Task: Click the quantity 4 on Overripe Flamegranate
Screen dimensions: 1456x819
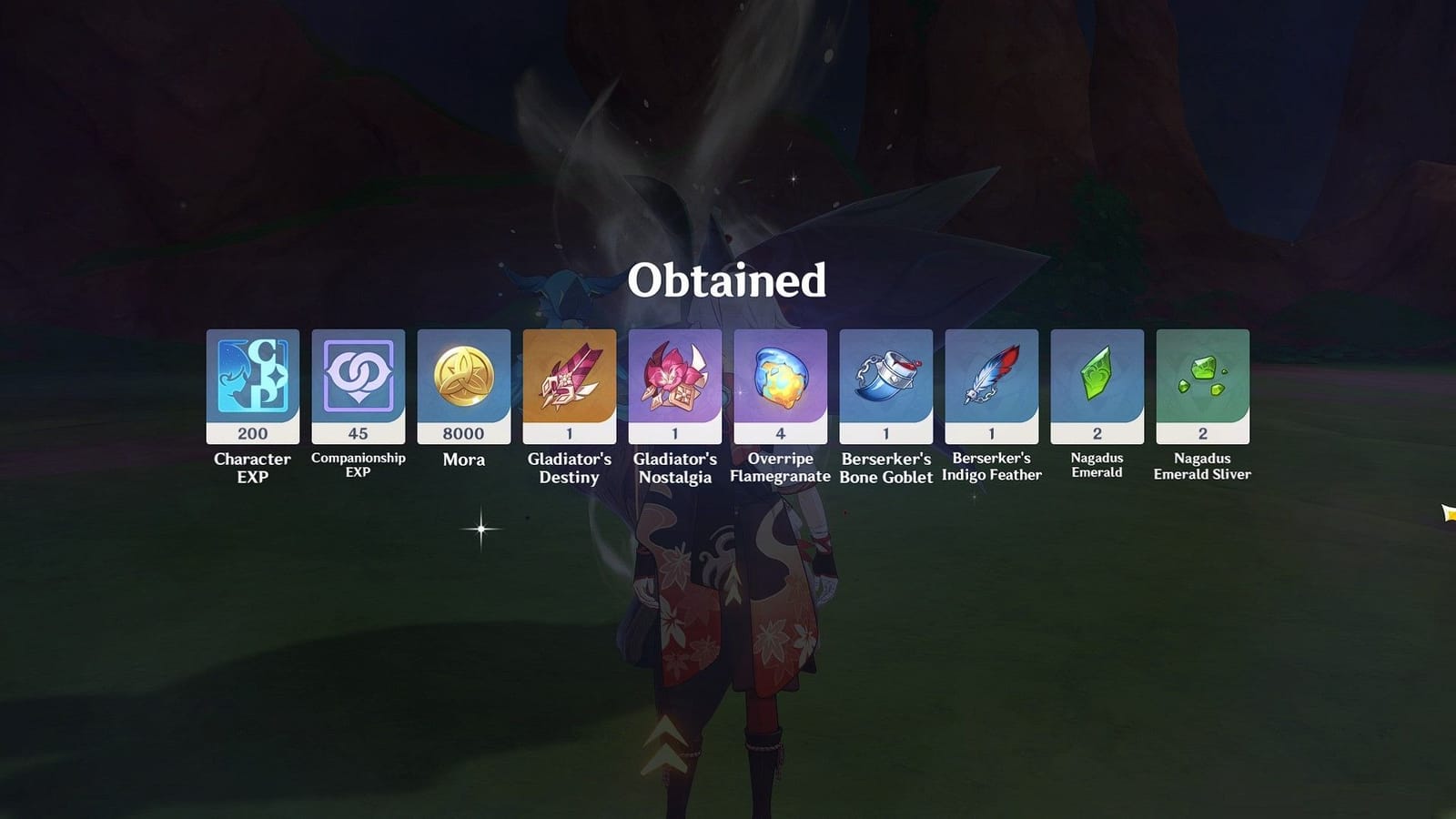Action: [780, 434]
